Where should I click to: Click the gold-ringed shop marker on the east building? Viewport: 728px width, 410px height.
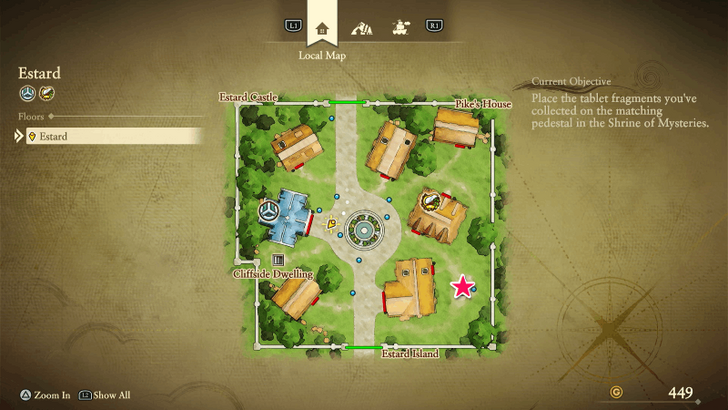tap(429, 200)
